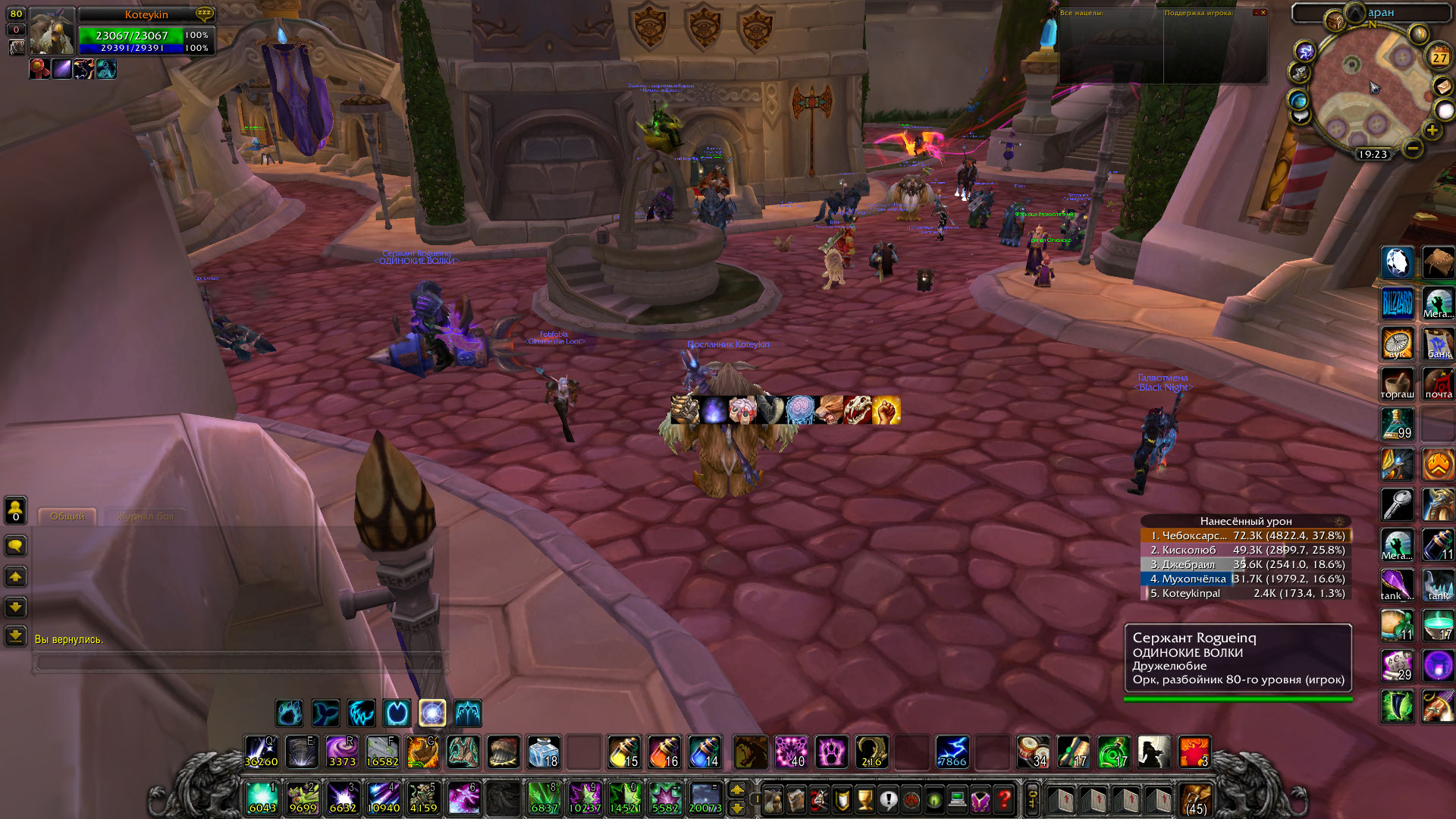The width and height of the screenshot is (1456, 819).
Task: Switch to the Общий chat tab
Action: (67, 516)
